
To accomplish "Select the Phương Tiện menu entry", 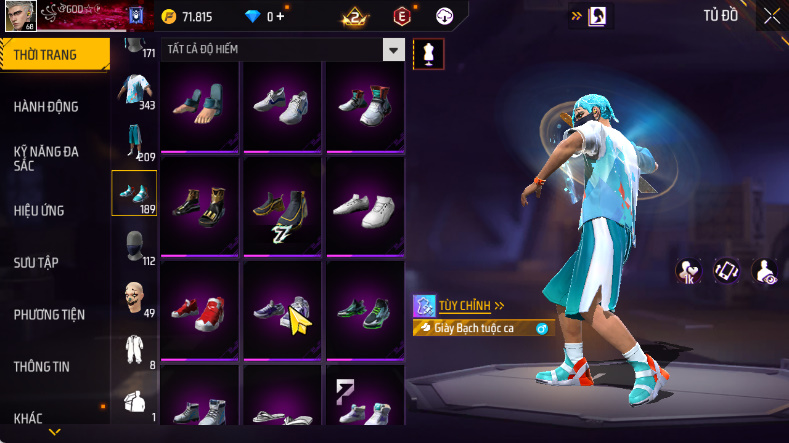I will coord(49,314).
